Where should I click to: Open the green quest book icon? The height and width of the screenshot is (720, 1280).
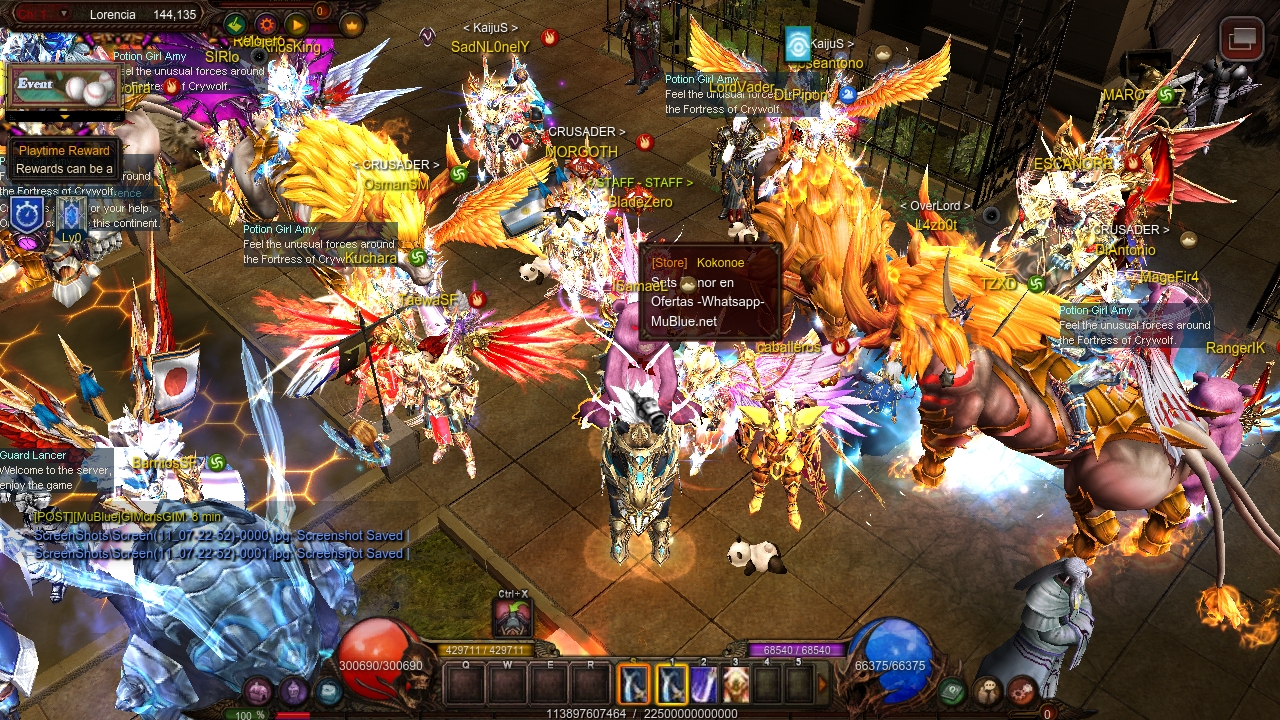click(x=953, y=690)
